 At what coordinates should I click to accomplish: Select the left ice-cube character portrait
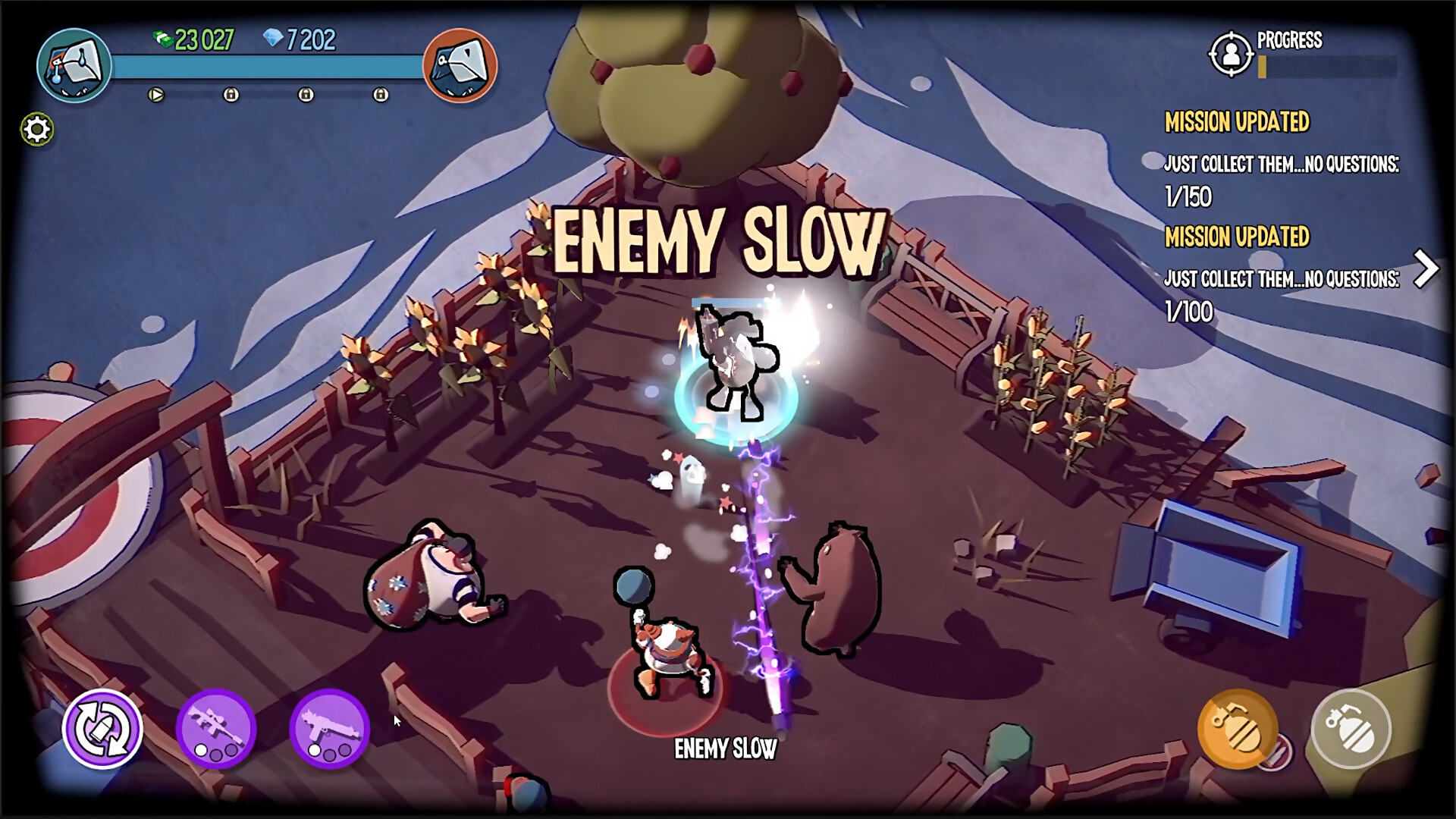coord(74,67)
